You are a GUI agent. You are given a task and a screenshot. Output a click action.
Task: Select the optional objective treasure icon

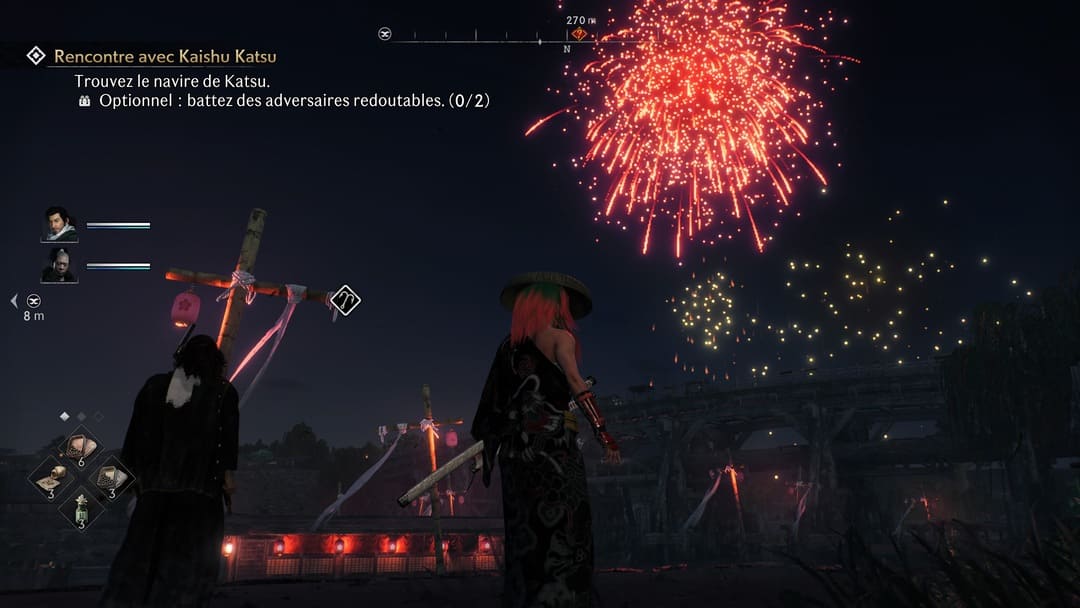point(85,101)
